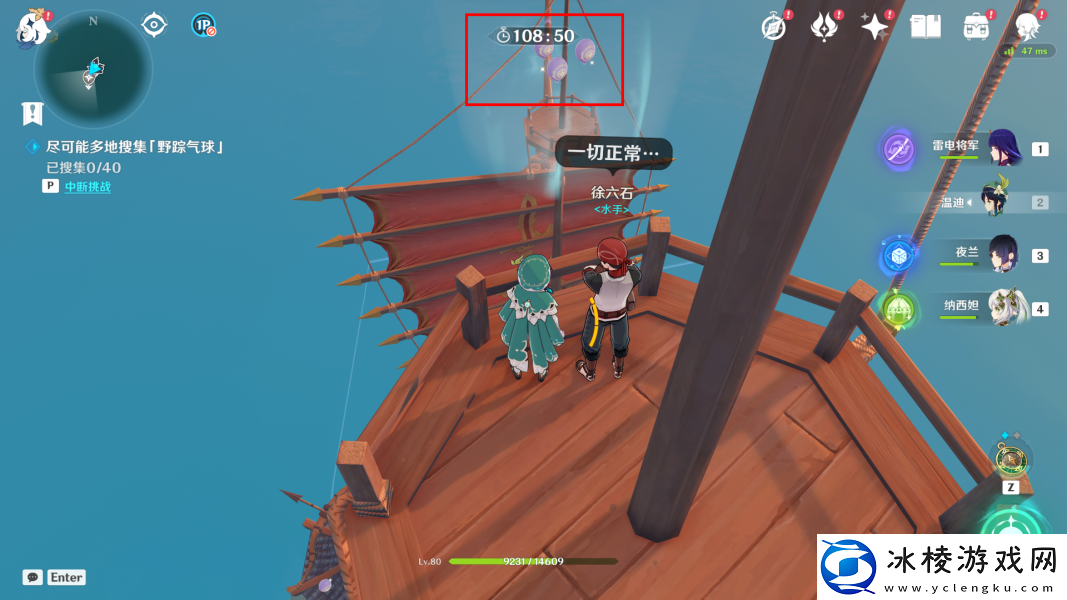Switch to party member 纳西妲
Screen dimensions: 1067x600
pyautogui.click(x=1002, y=308)
